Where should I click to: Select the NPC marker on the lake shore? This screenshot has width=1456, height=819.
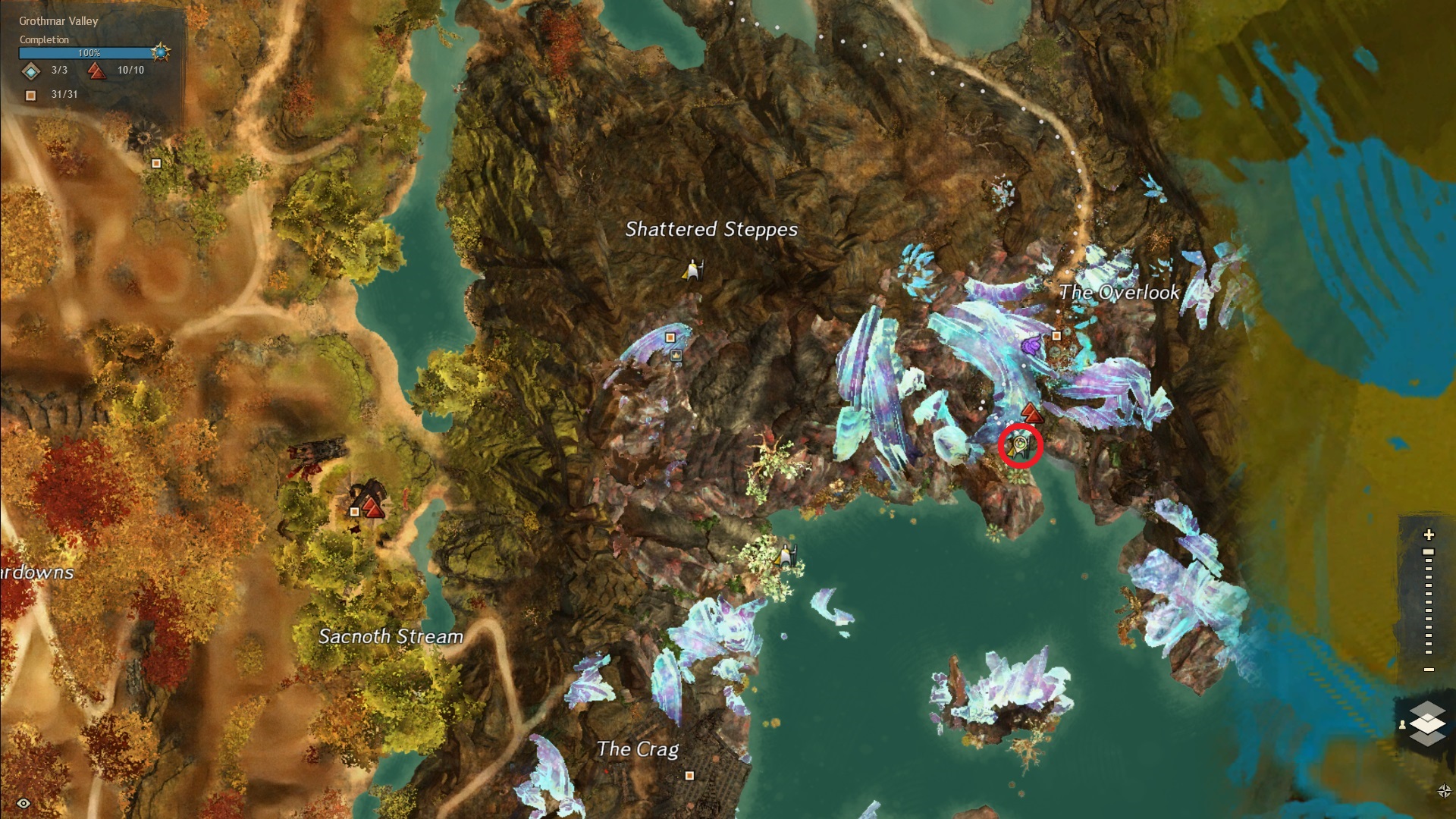click(786, 556)
